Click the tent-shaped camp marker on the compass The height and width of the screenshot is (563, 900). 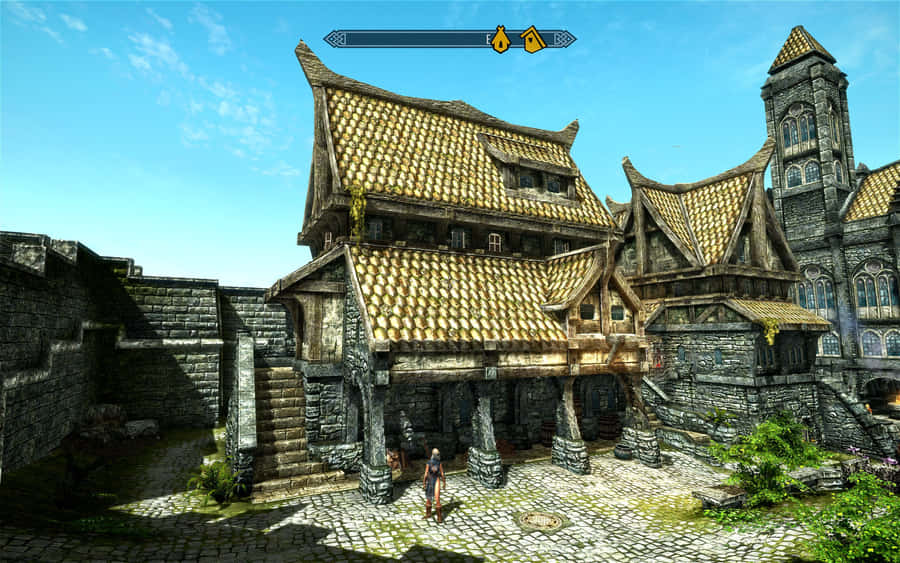499,40
